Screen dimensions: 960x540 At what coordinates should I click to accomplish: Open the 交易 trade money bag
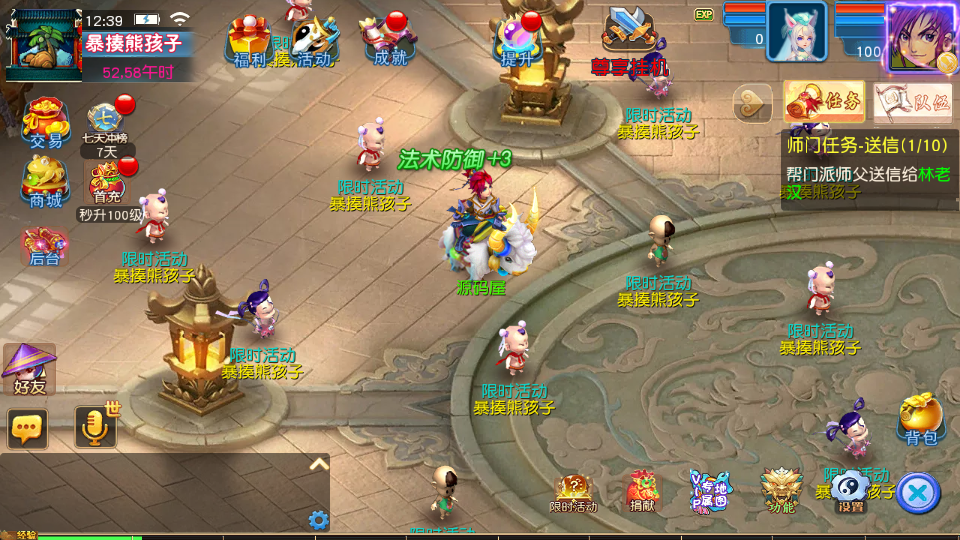[x=45, y=122]
